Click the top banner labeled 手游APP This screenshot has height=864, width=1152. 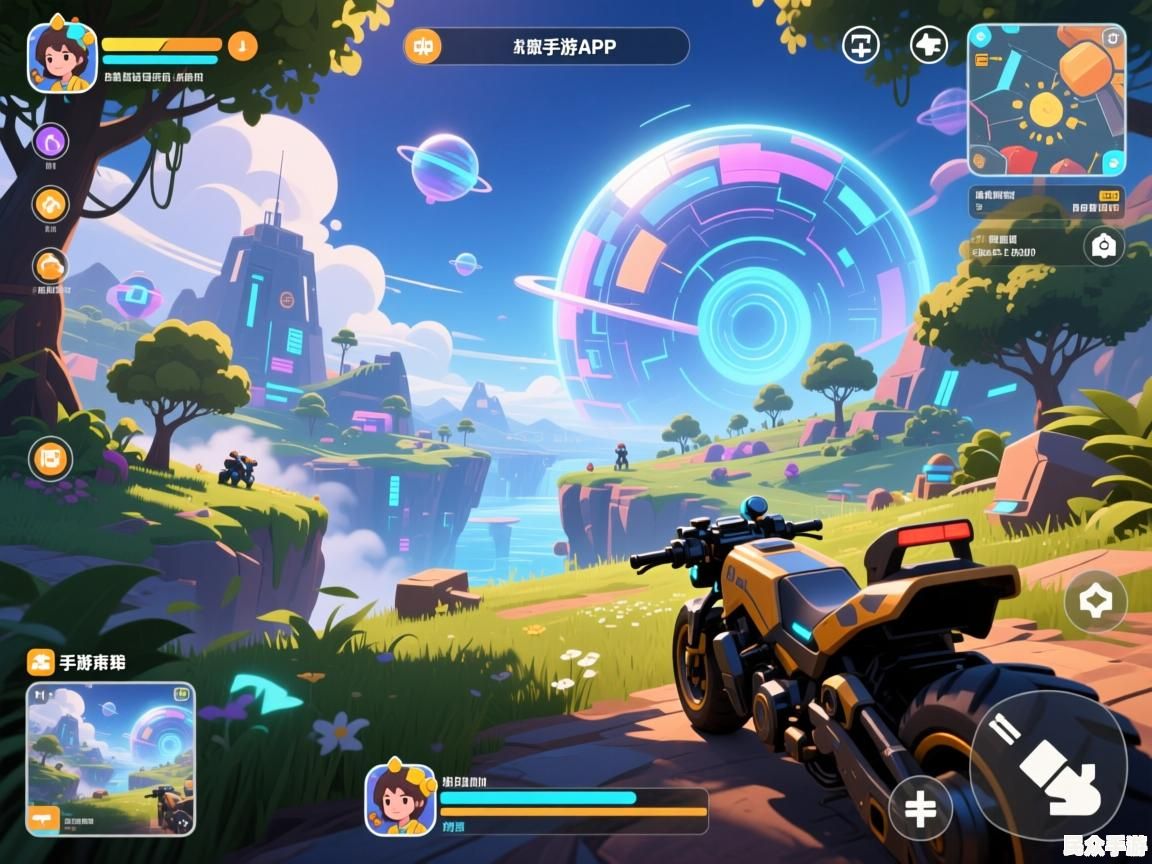coord(547,46)
